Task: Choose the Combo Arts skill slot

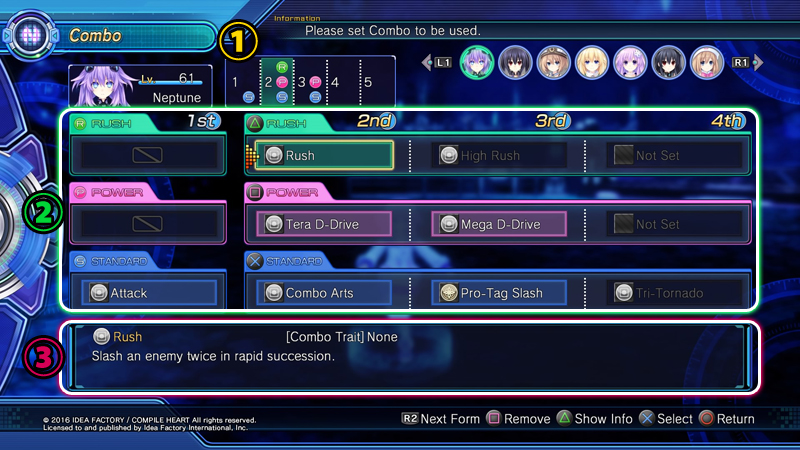Action: click(324, 293)
